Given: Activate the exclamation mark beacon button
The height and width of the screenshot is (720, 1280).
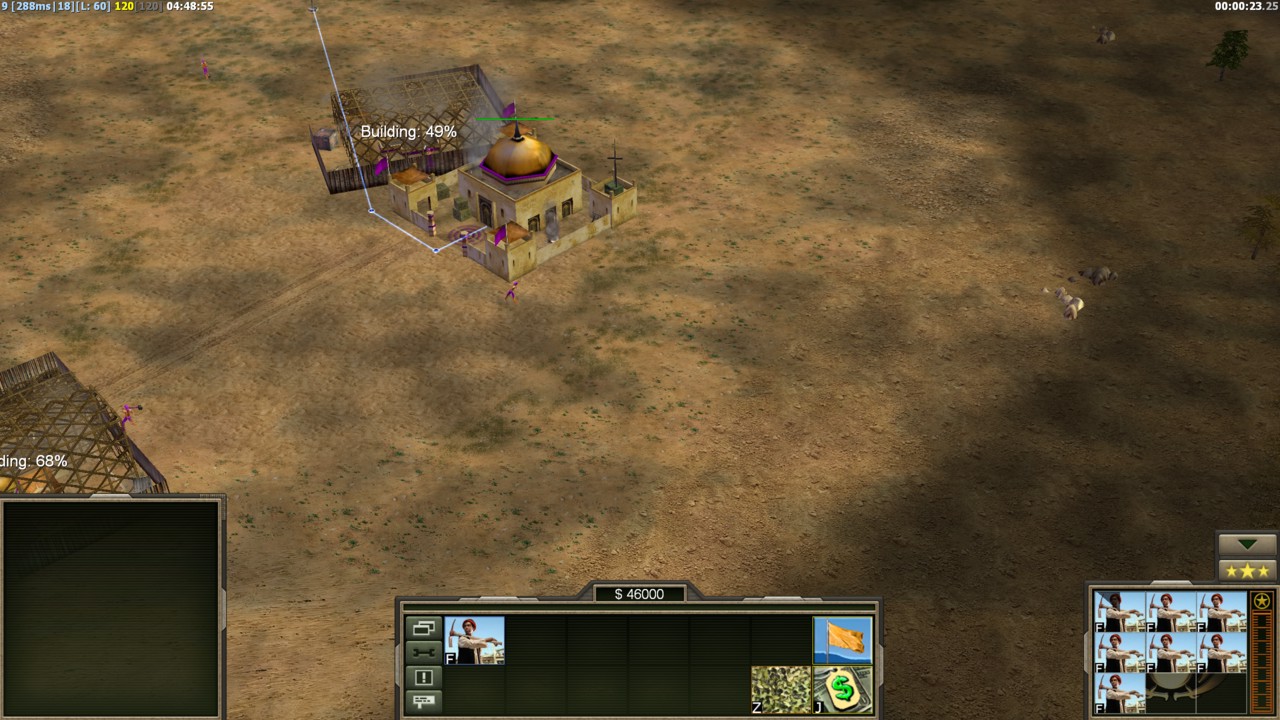Looking at the screenshot, I should [x=423, y=677].
